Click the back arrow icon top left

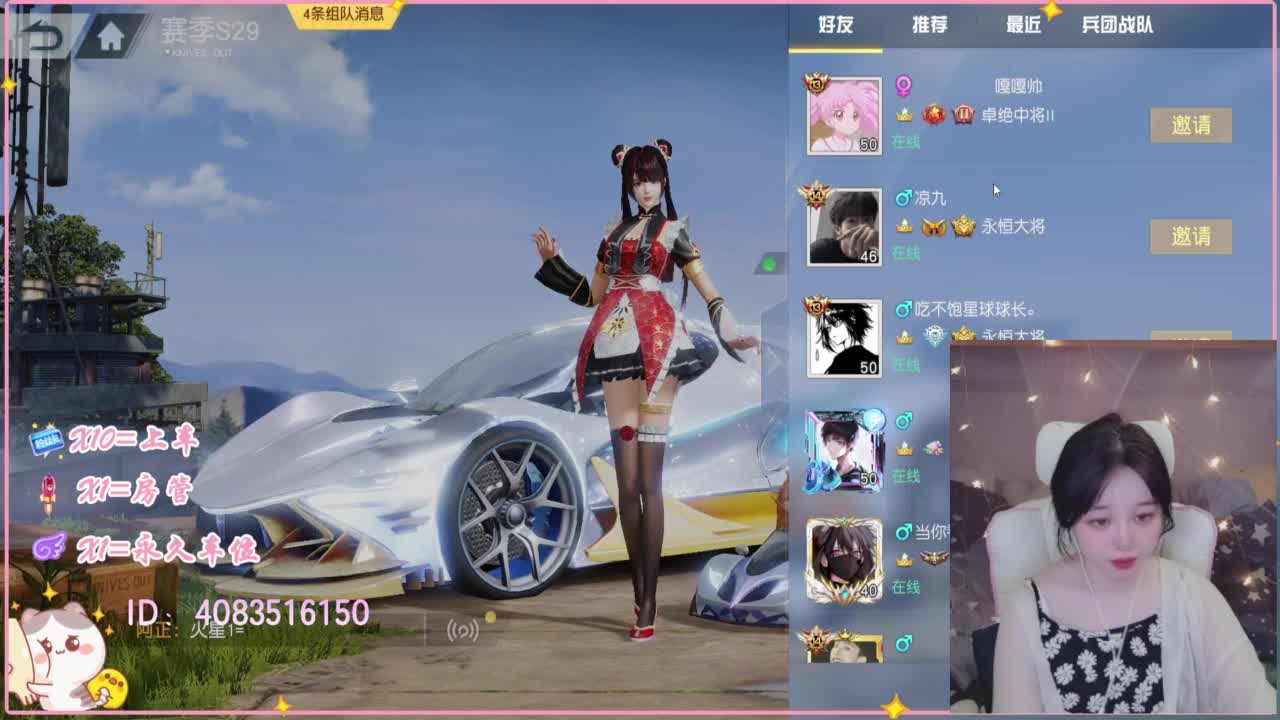tap(35, 35)
